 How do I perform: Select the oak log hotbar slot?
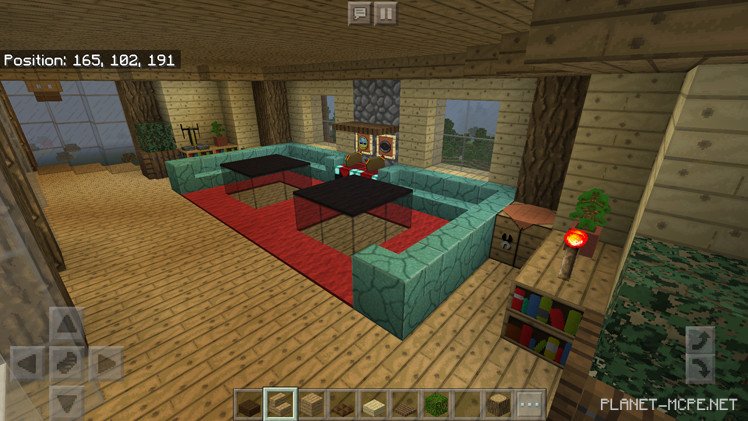[x=498, y=404]
